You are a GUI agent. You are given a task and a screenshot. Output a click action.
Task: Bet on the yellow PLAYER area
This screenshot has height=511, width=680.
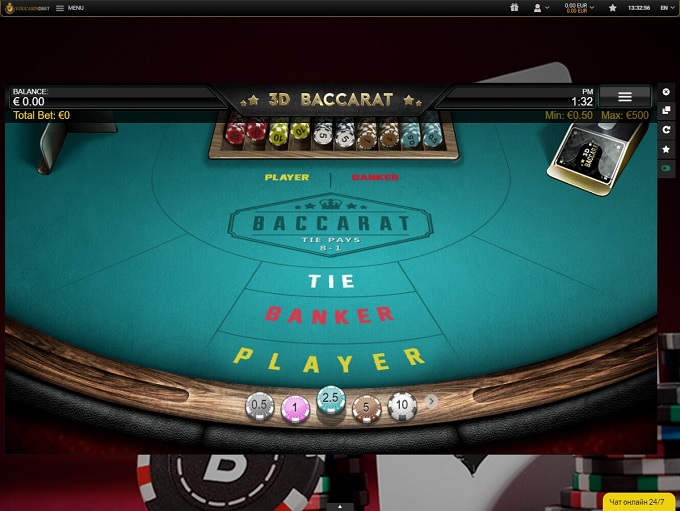tap(329, 357)
